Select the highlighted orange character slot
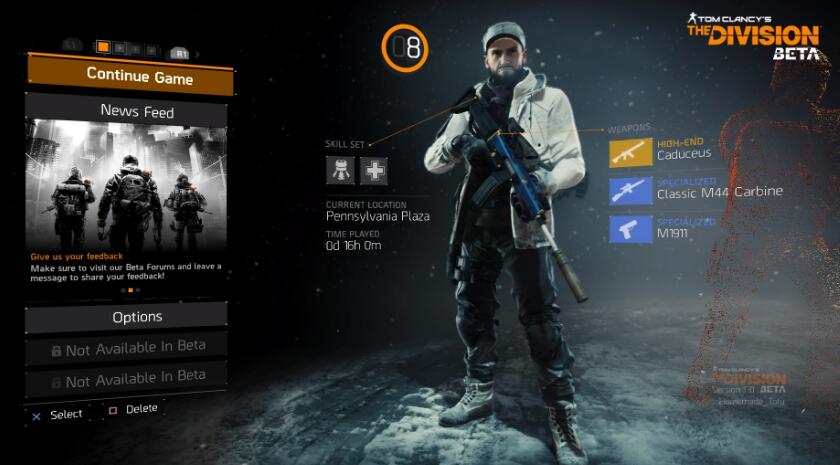Image resolution: width=840 pixels, height=465 pixels. point(102,47)
